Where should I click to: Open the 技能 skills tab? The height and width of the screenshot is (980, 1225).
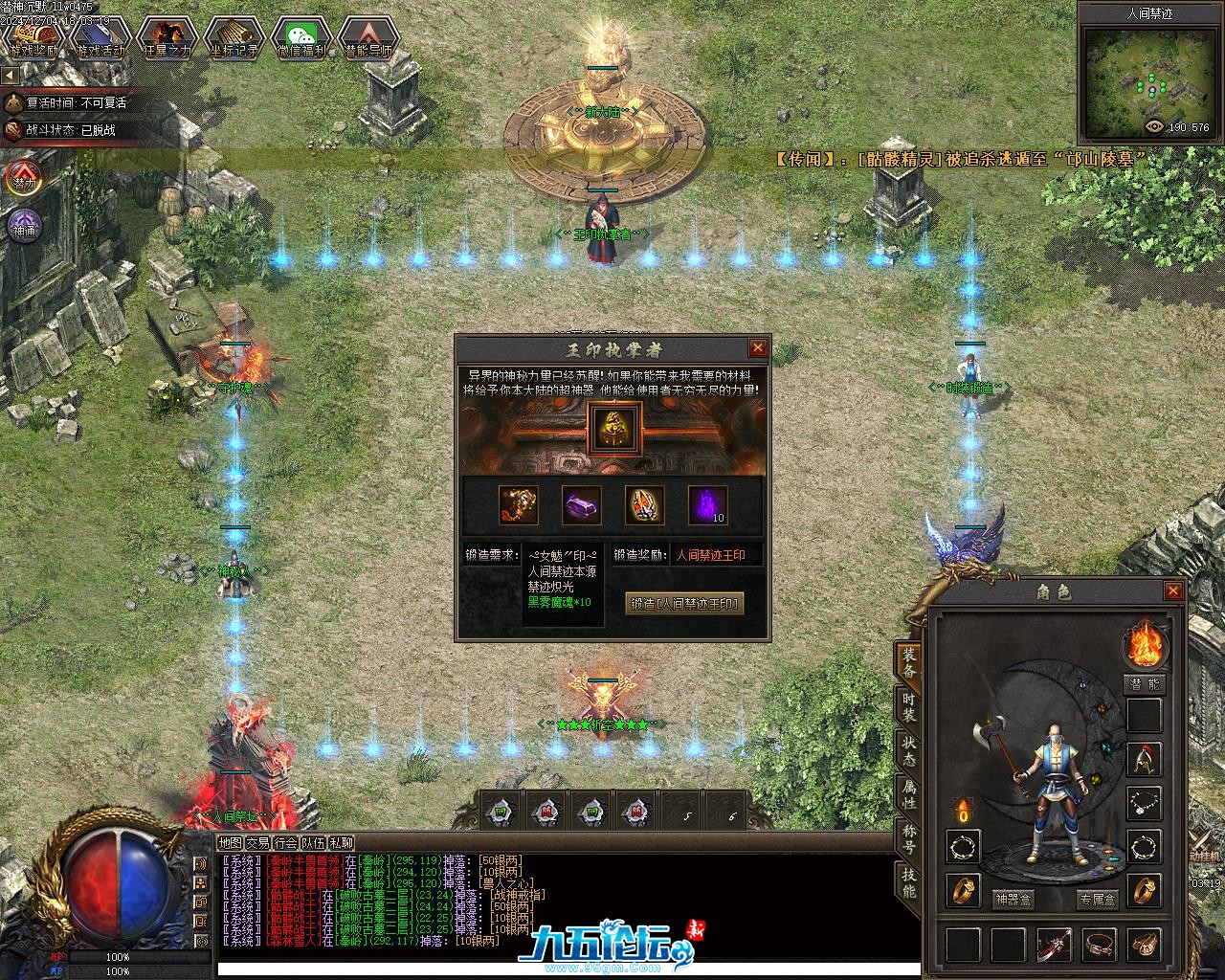(909, 882)
